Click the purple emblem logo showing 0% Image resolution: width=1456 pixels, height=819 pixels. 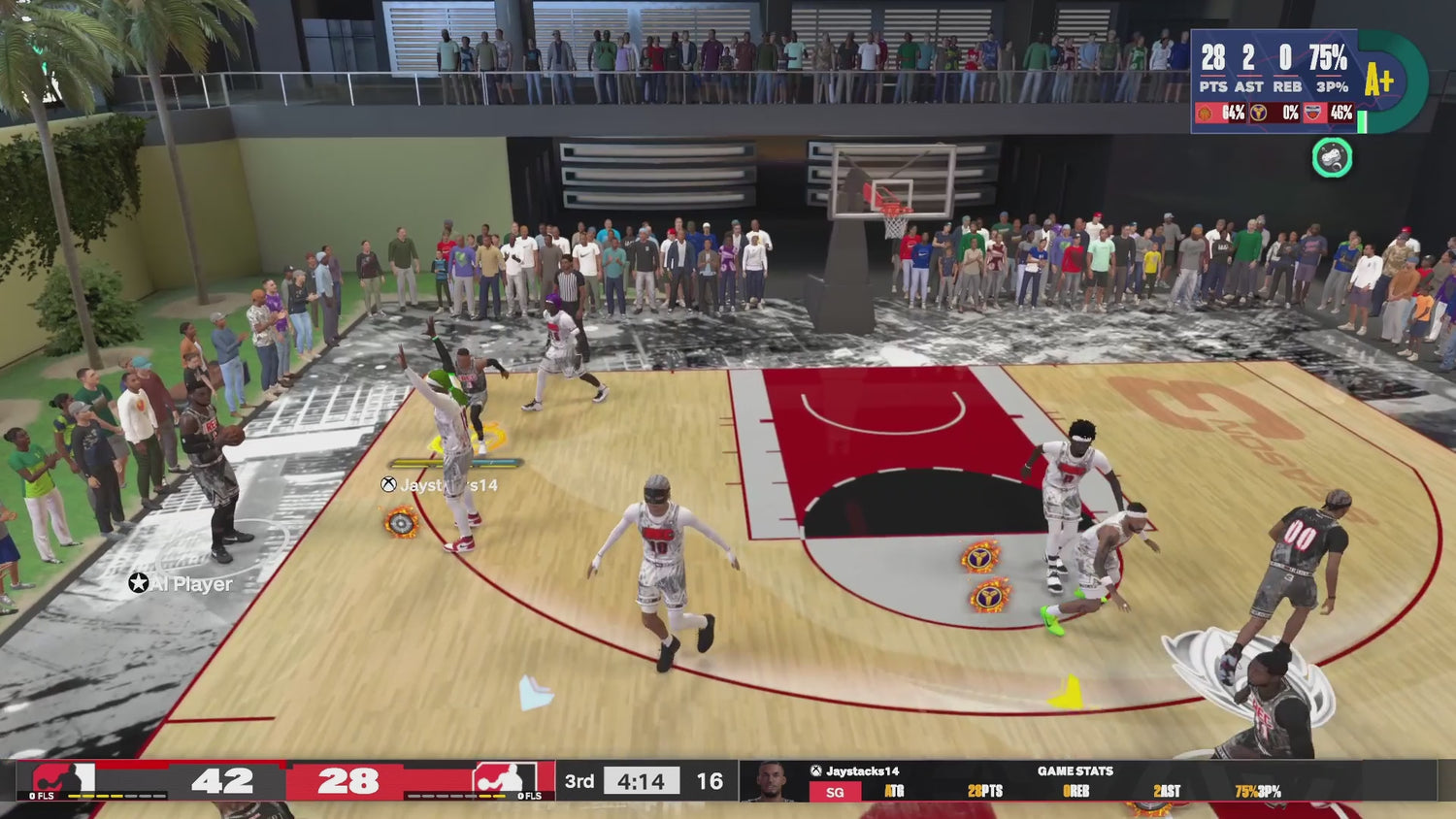[1258, 113]
